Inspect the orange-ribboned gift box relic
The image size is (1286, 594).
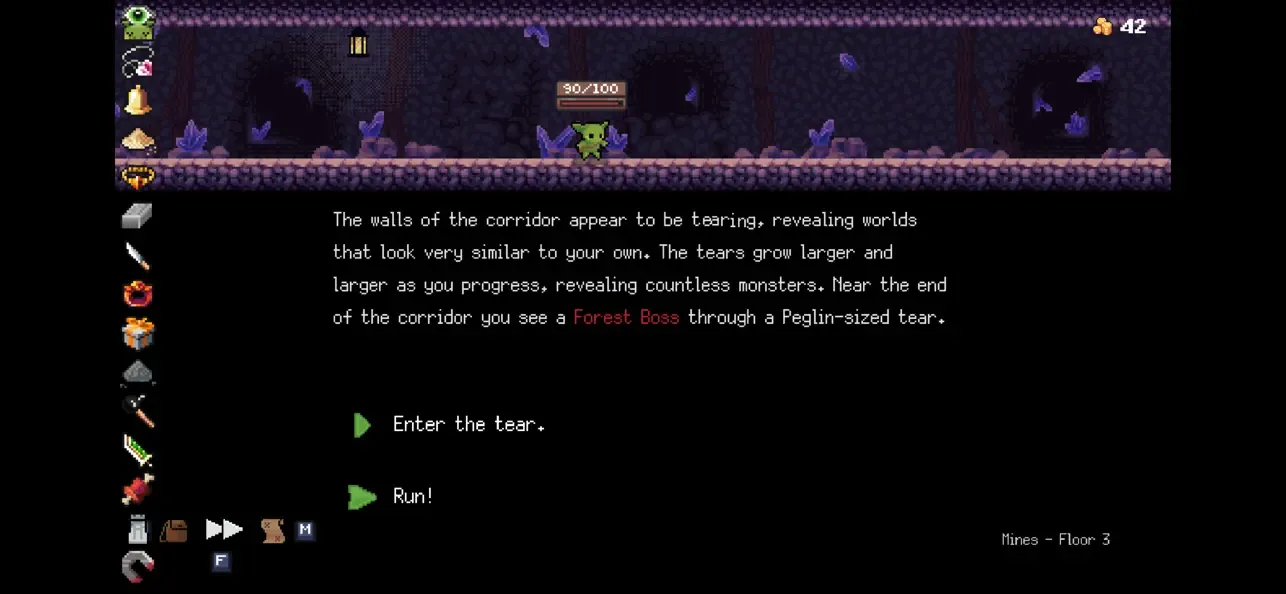click(x=138, y=333)
